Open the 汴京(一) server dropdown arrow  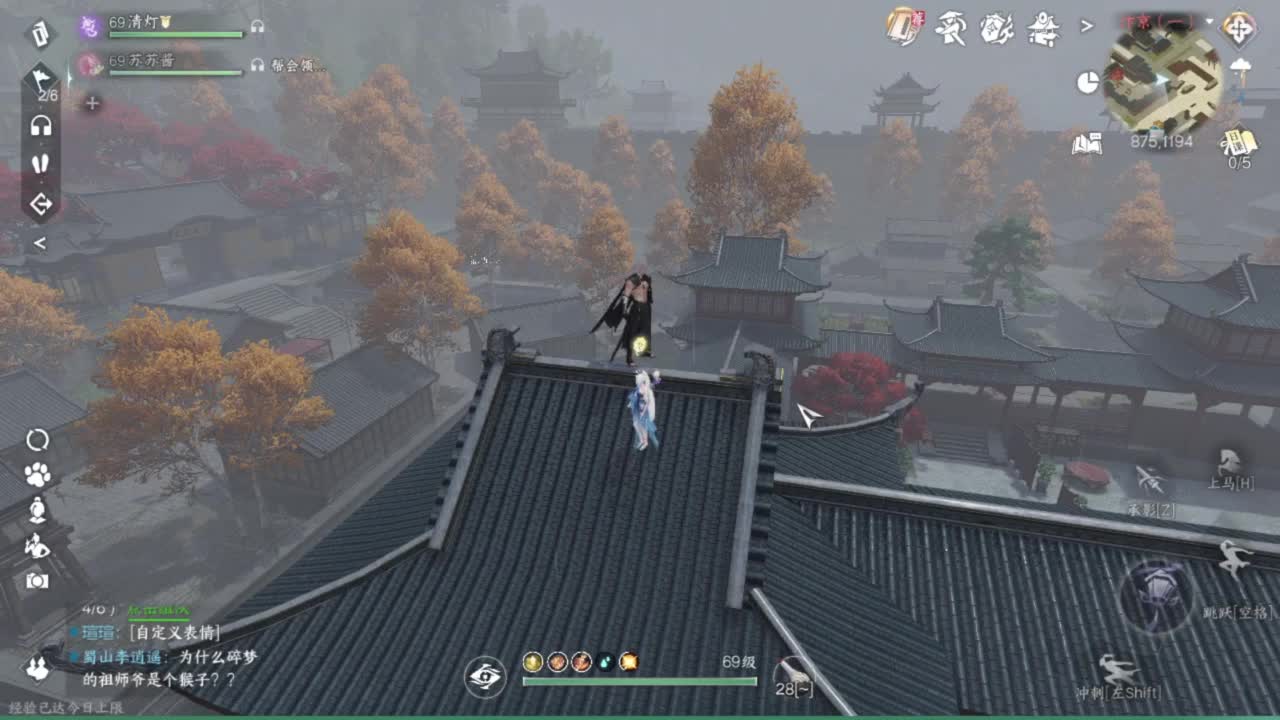coord(1207,21)
